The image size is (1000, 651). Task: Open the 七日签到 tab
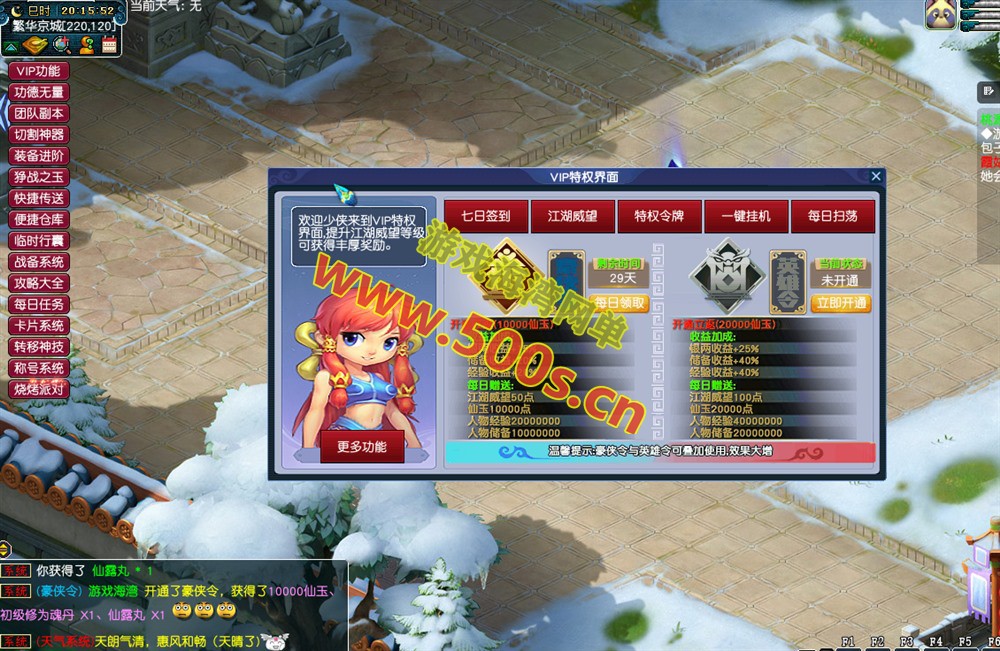tap(485, 215)
